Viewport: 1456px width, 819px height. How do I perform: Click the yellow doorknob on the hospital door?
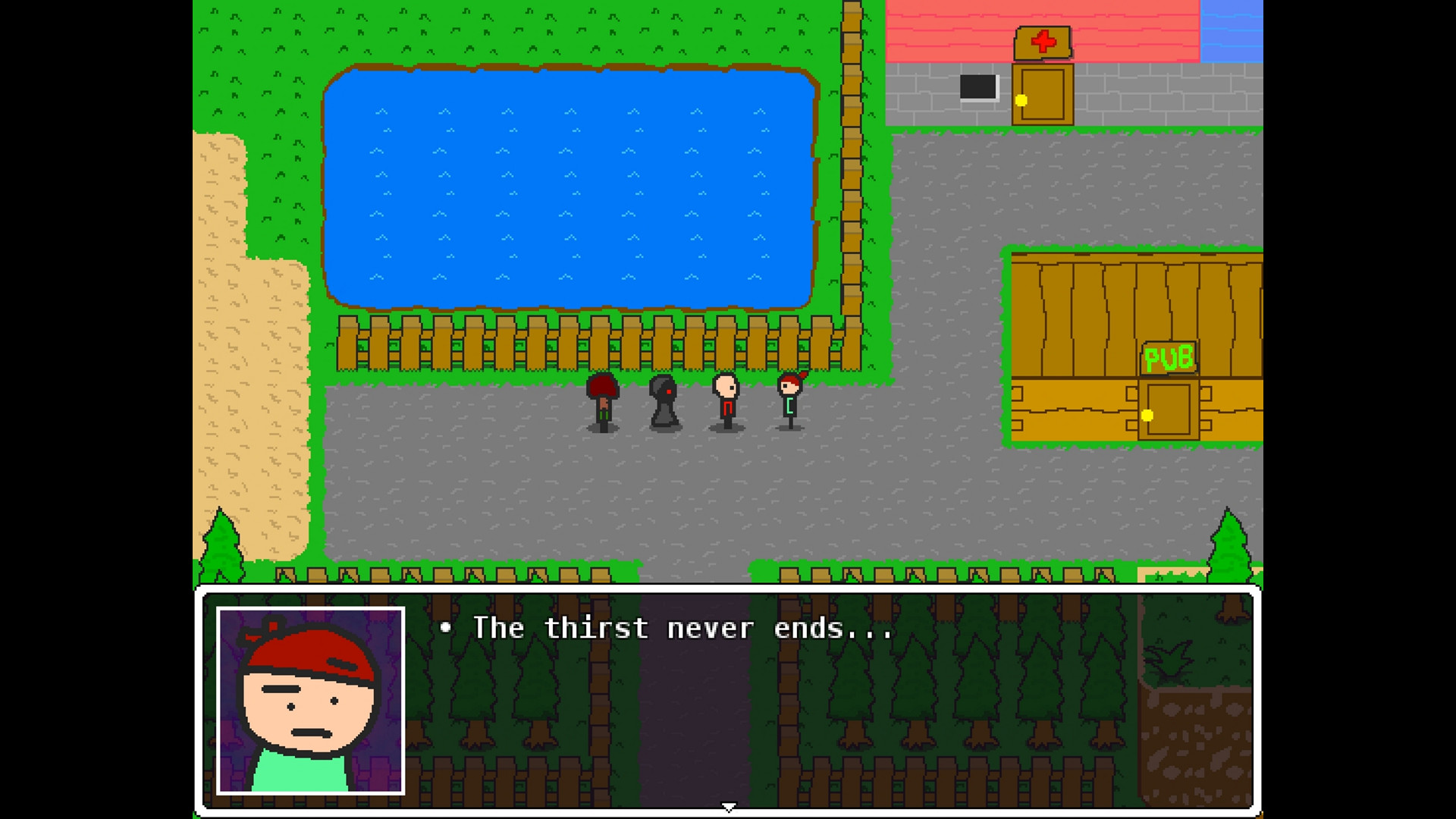click(1021, 99)
